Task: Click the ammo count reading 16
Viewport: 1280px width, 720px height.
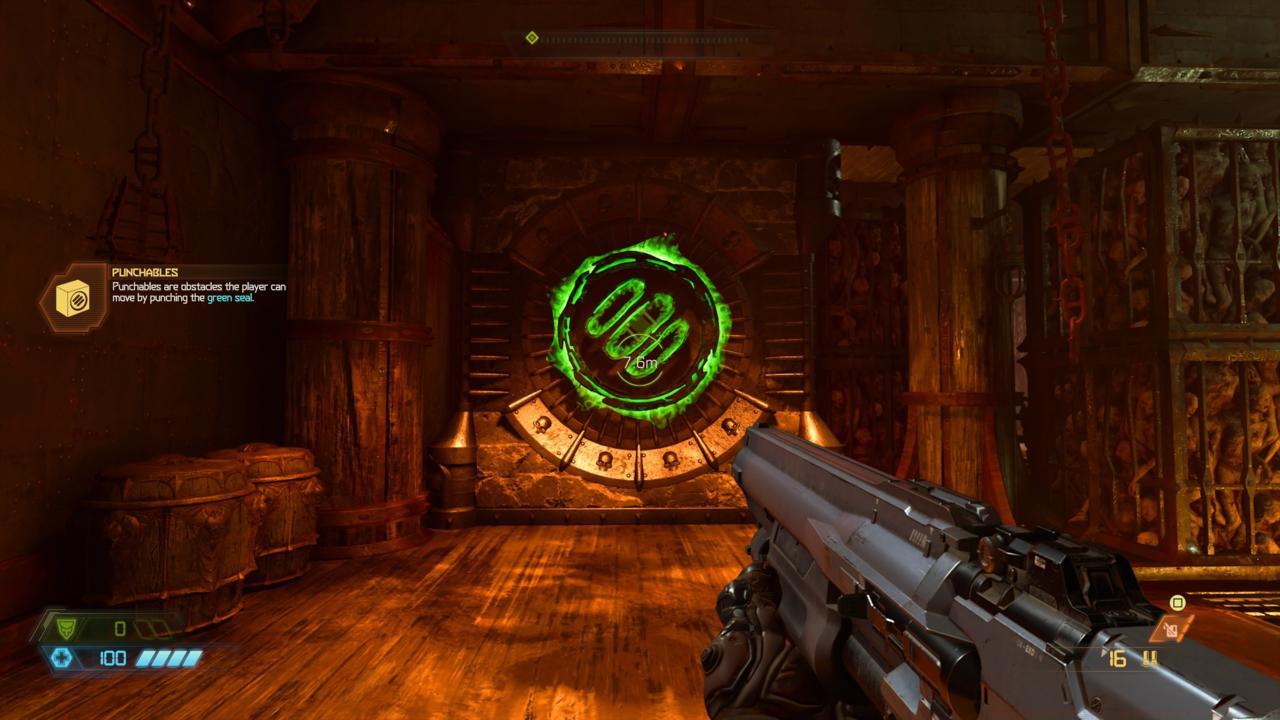Action: (1117, 658)
